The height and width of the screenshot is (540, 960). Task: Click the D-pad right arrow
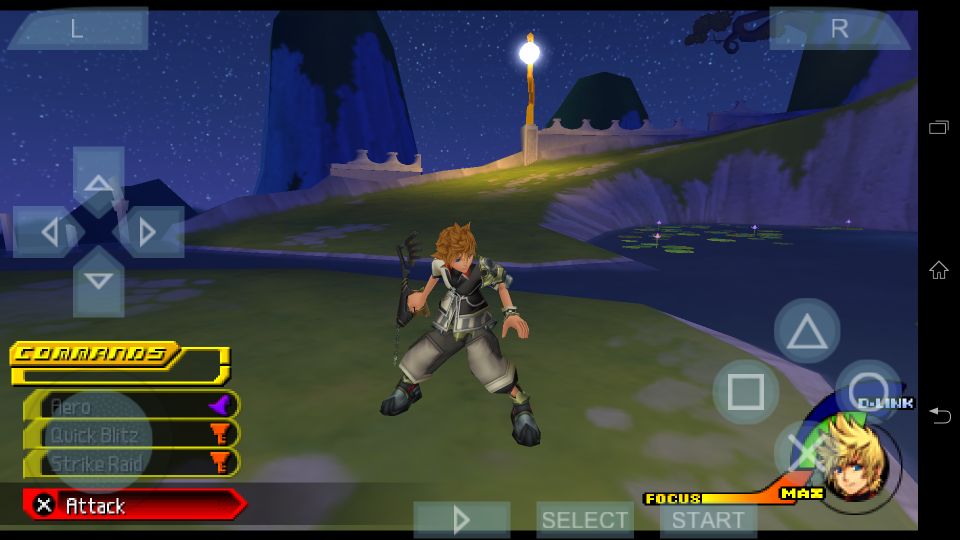(x=148, y=232)
